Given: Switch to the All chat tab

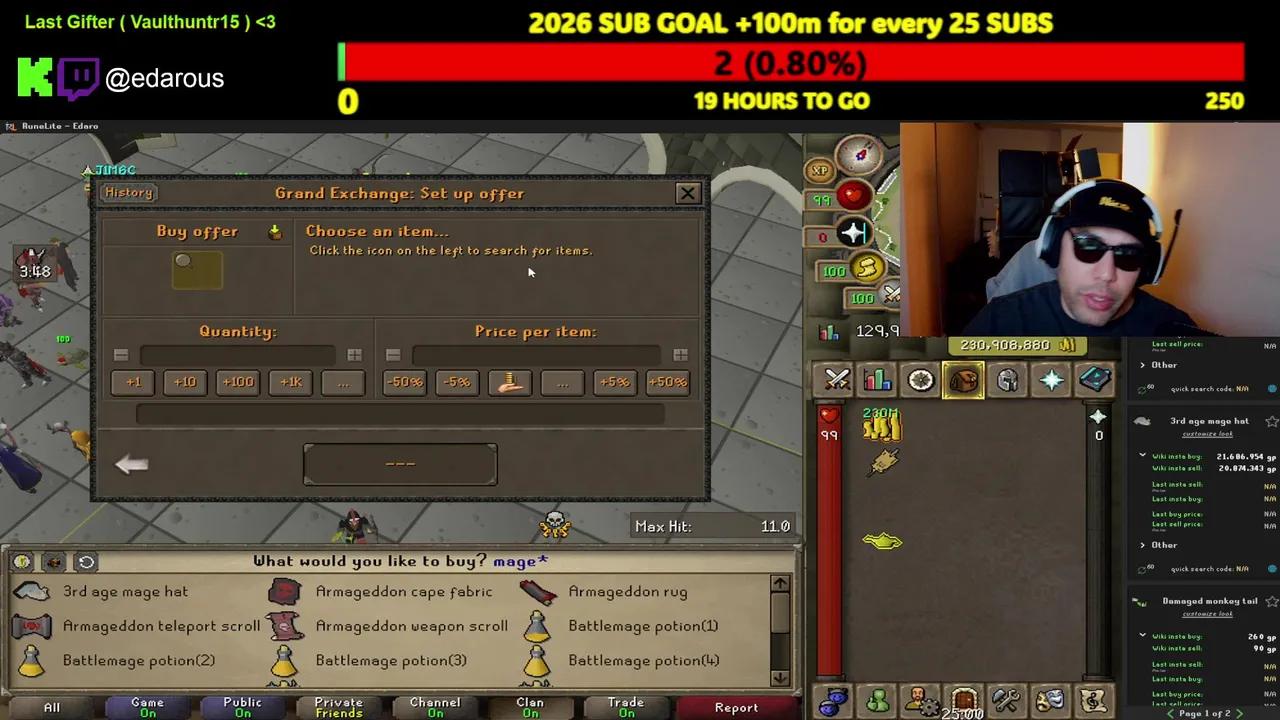Looking at the screenshot, I should click(51, 707).
